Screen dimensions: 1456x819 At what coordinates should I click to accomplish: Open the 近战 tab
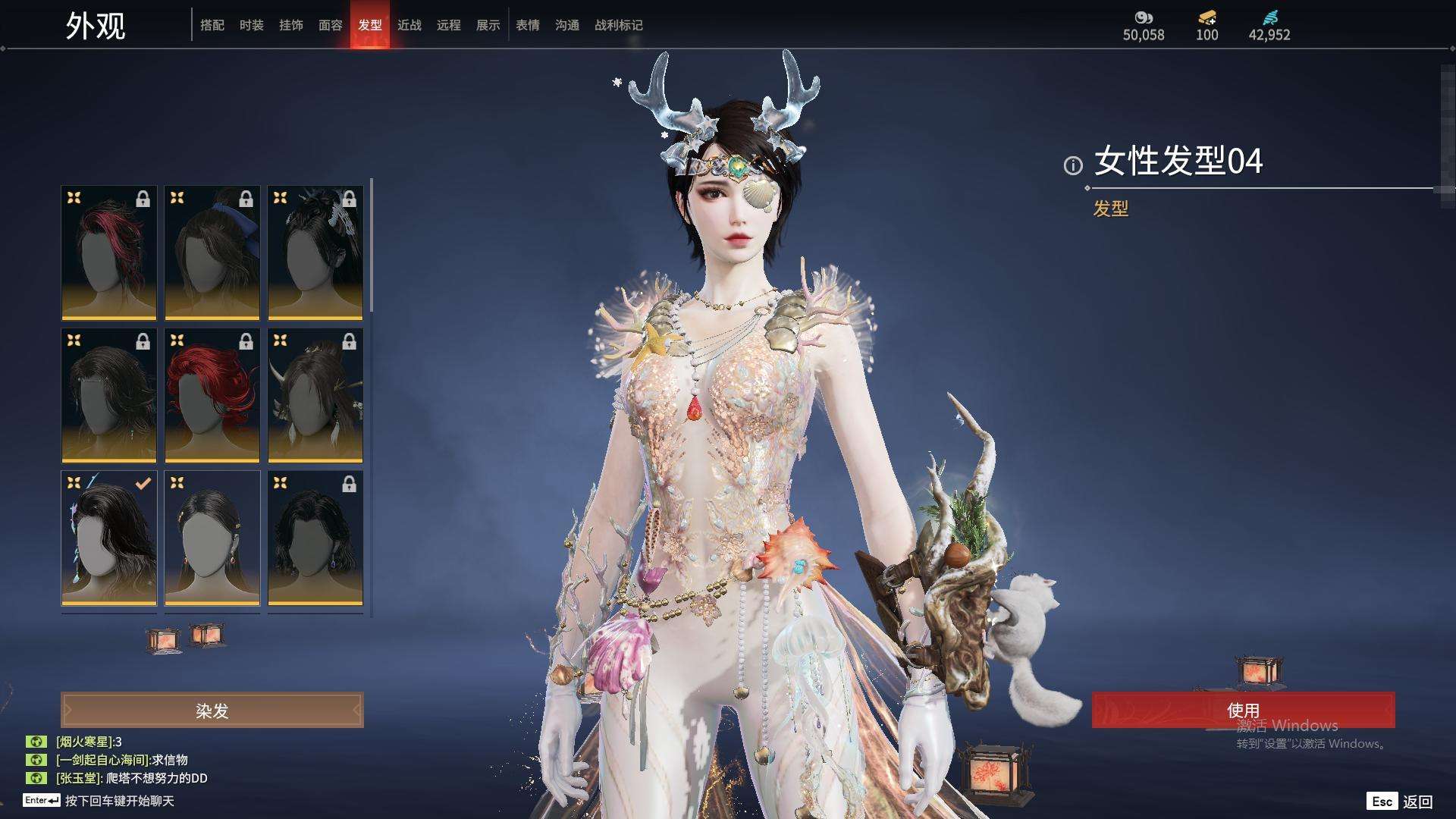(x=409, y=25)
